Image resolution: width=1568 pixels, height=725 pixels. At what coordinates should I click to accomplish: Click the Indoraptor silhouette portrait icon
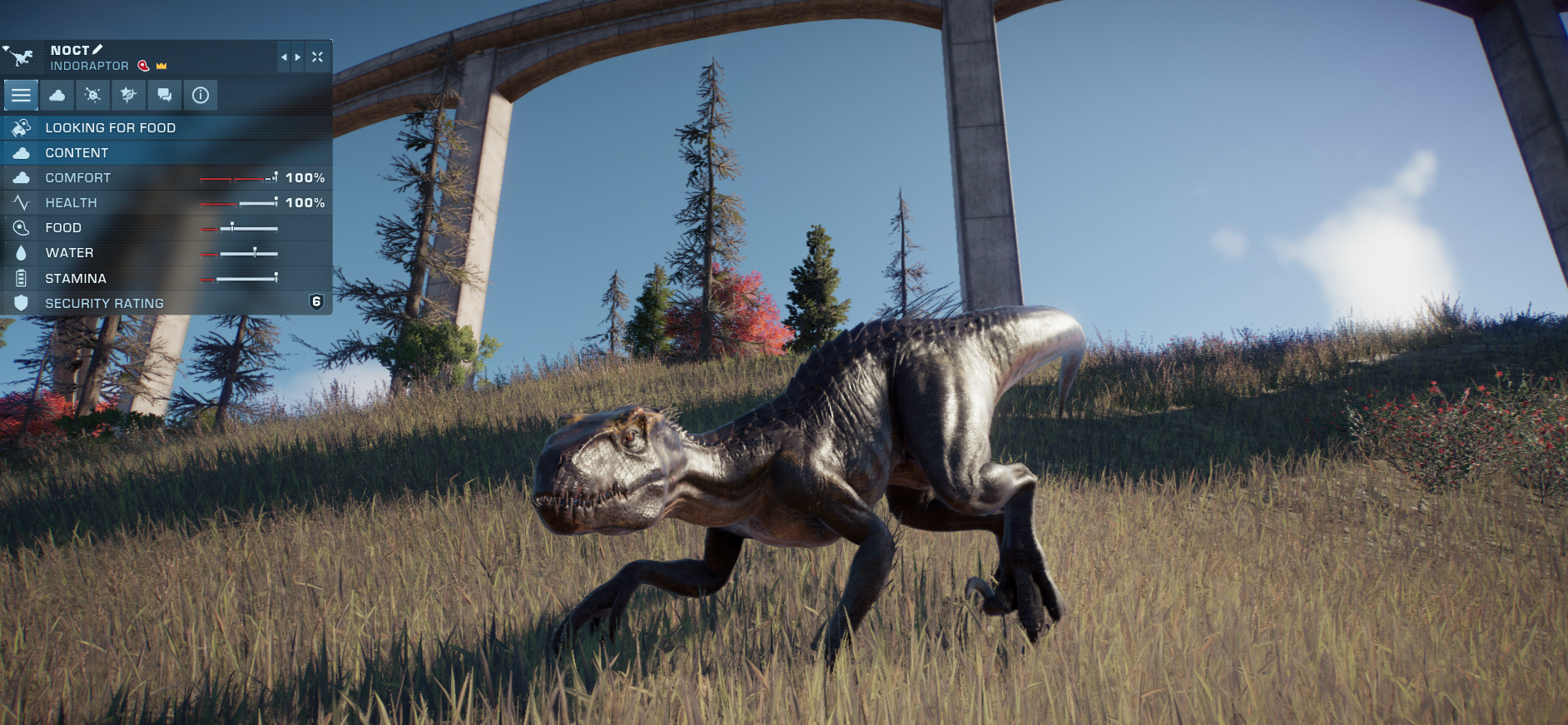coord(21,57)
